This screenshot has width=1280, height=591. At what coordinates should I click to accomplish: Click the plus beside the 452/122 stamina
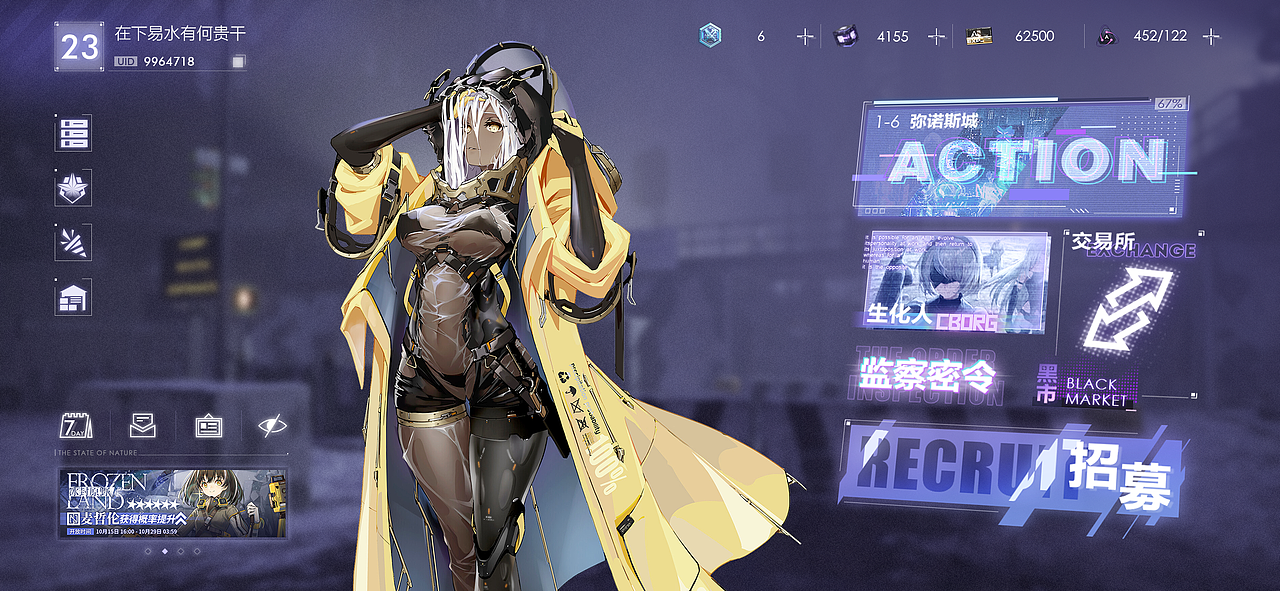click(1211, 36)
